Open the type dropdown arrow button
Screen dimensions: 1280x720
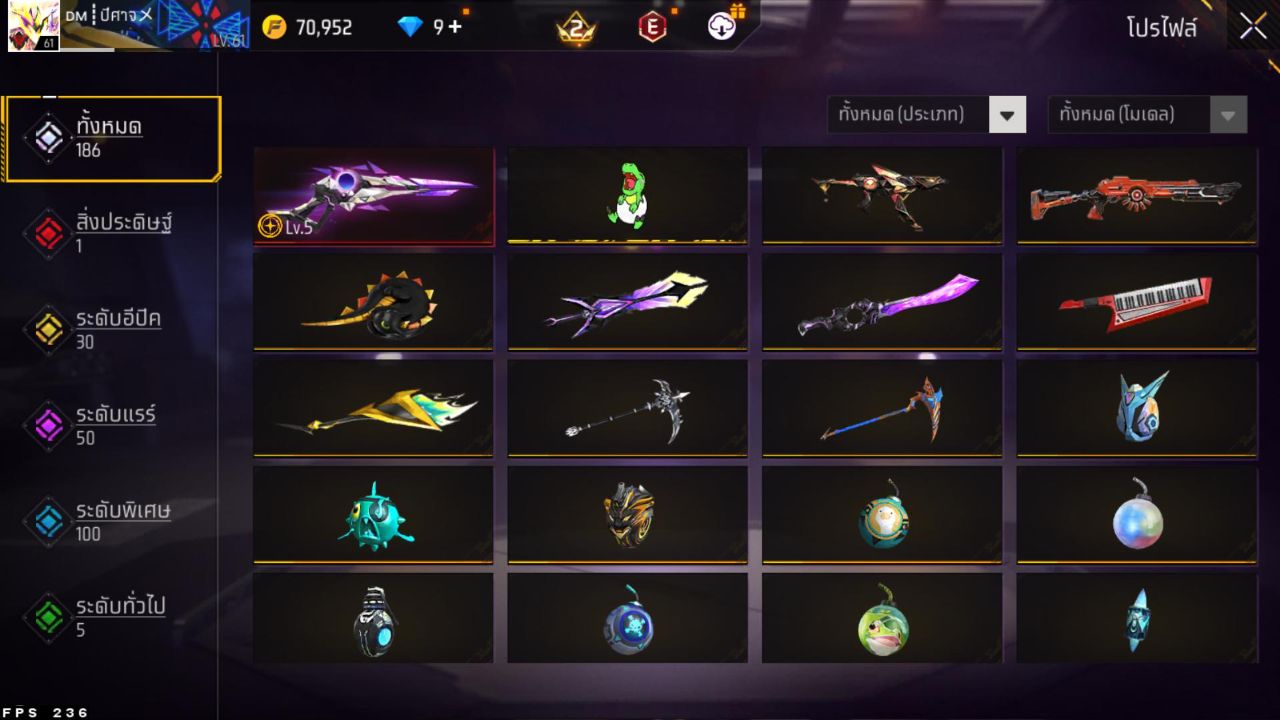pyautogui.click(x=1009, y=114)
